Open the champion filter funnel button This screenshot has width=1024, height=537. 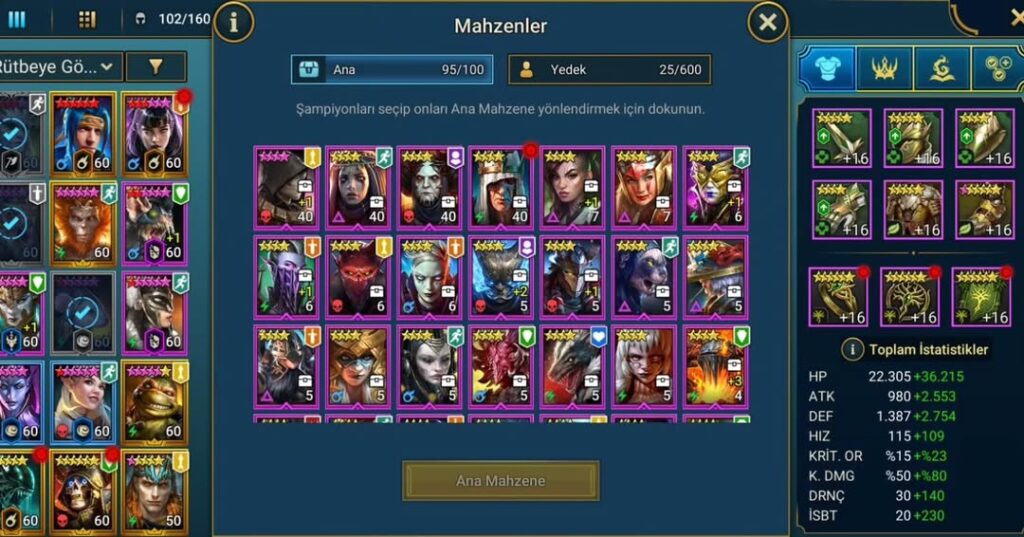tap(156, 67)
